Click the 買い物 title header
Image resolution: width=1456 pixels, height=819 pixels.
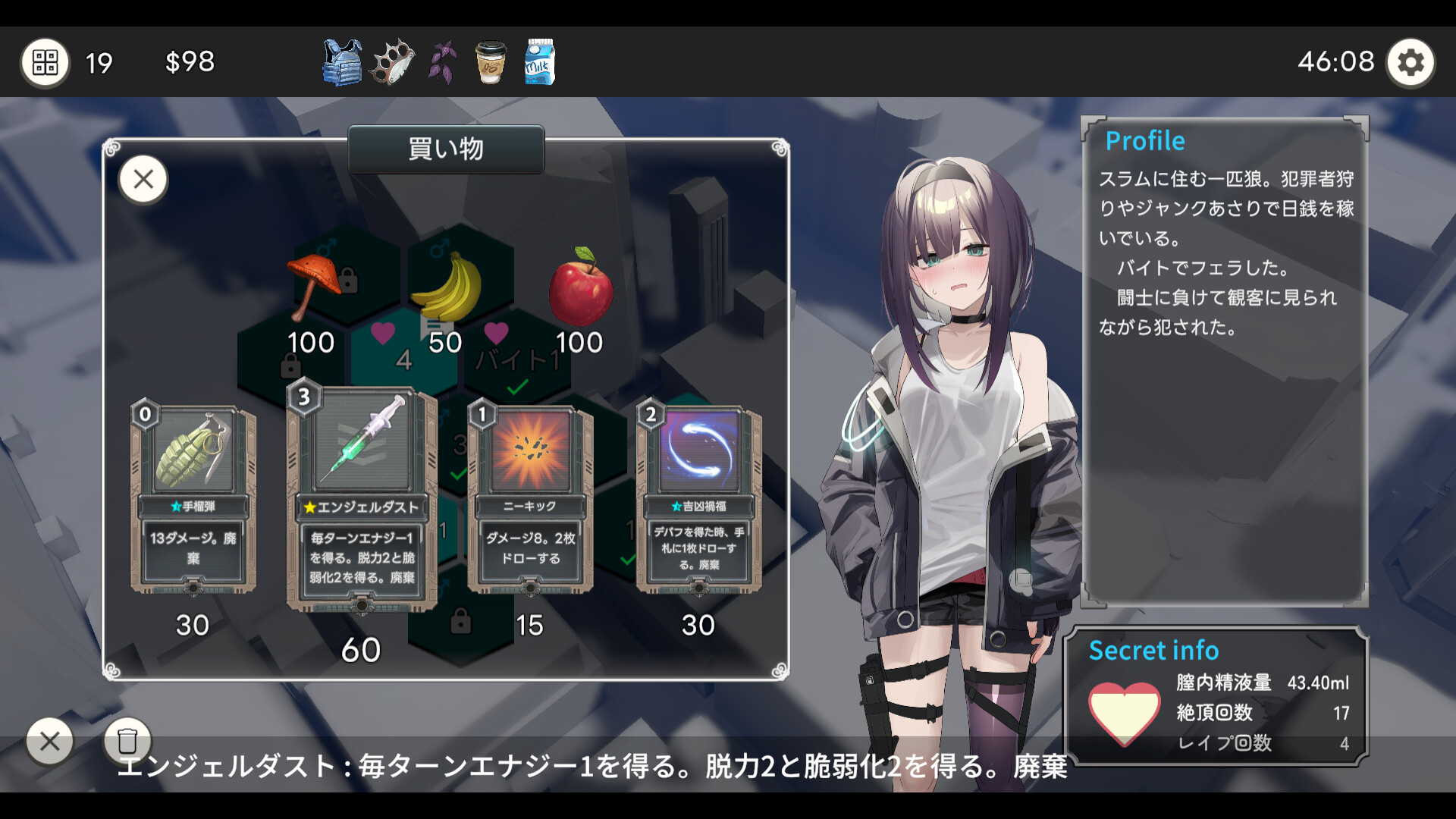[446, 149]
